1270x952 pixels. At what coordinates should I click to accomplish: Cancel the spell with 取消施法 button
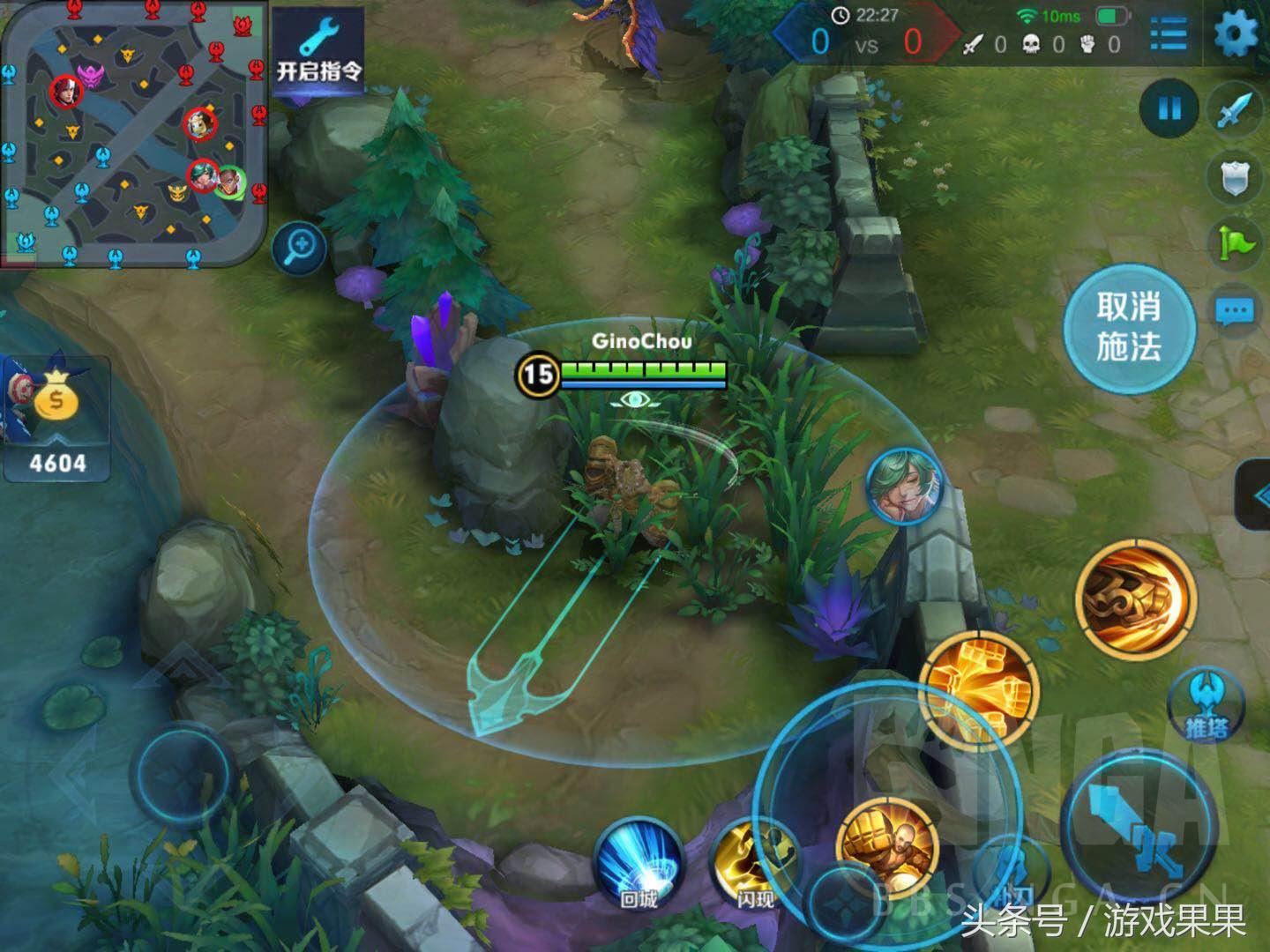tap(1128, 327)
